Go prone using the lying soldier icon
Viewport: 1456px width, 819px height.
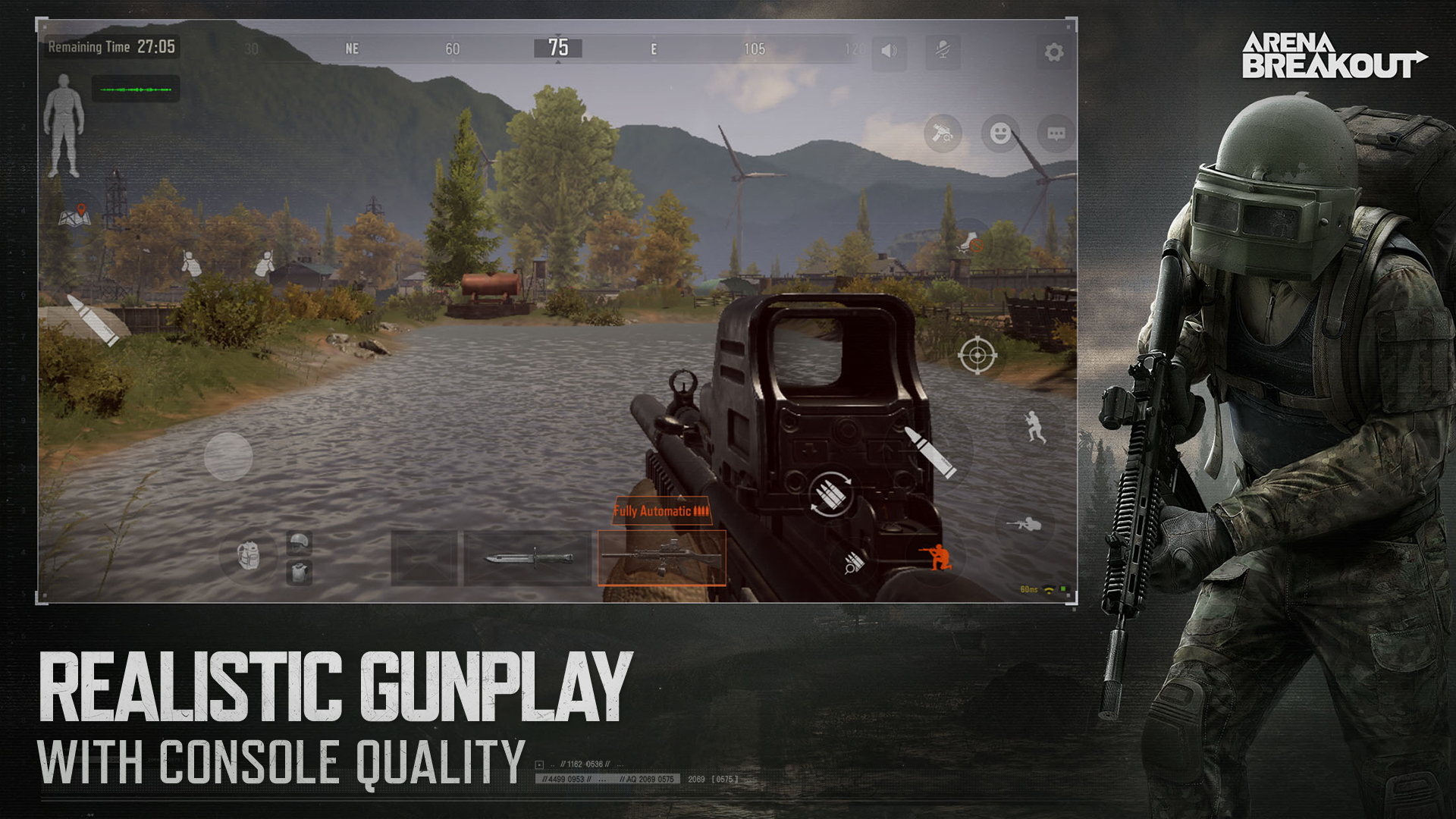coord(1024,524)
